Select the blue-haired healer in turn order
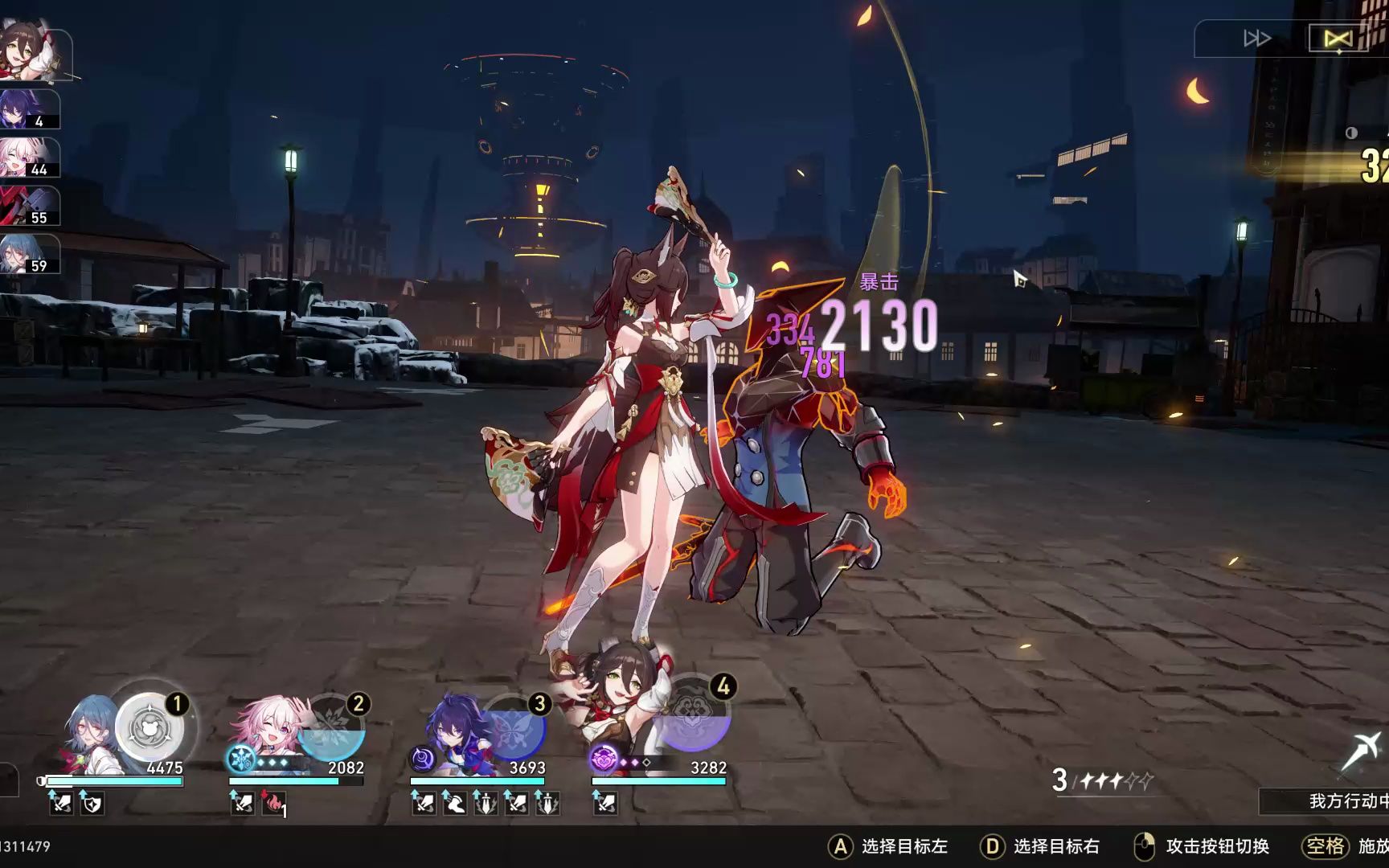 [29, 253]
